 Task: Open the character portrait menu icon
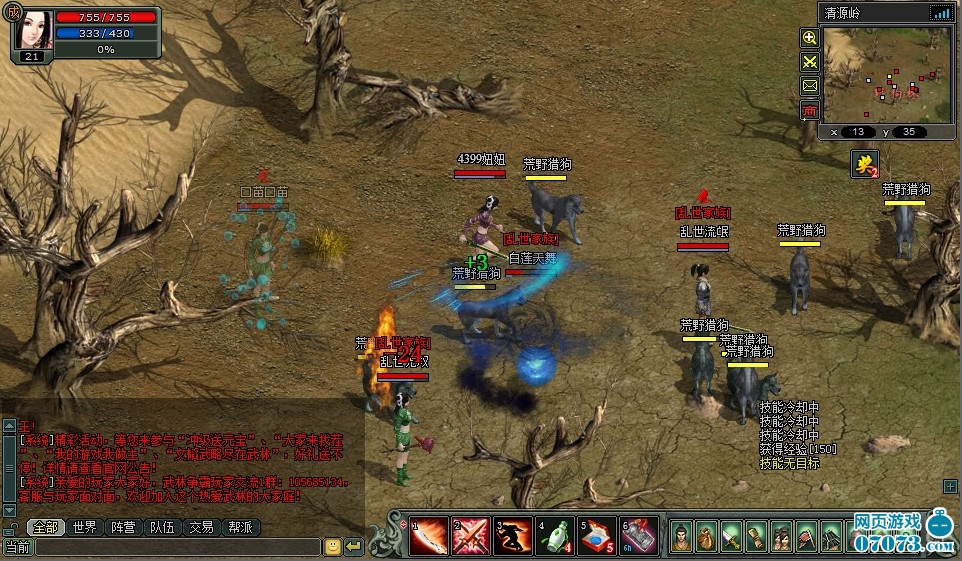click(x=682, y=537)
